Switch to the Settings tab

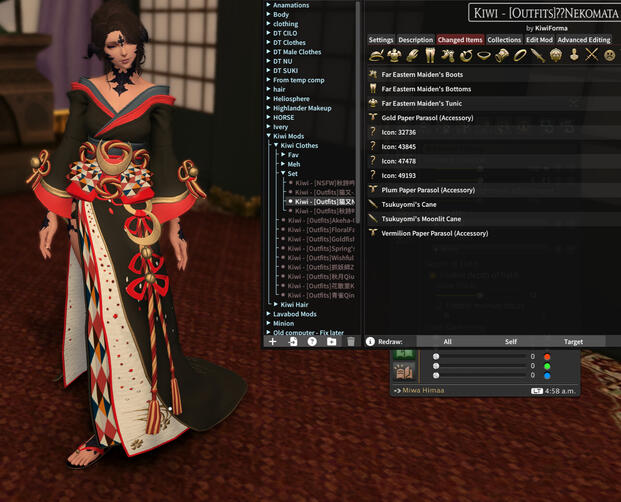pos(381,40)
